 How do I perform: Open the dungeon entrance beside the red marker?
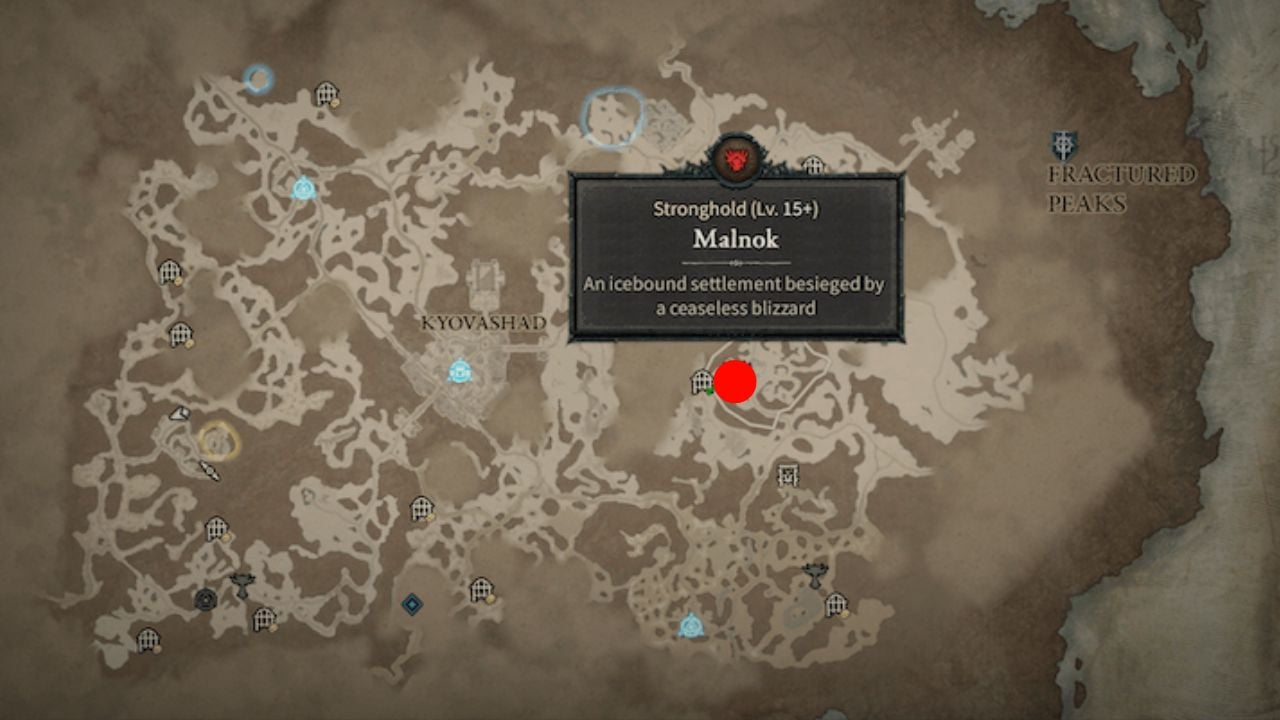(699, 381)
